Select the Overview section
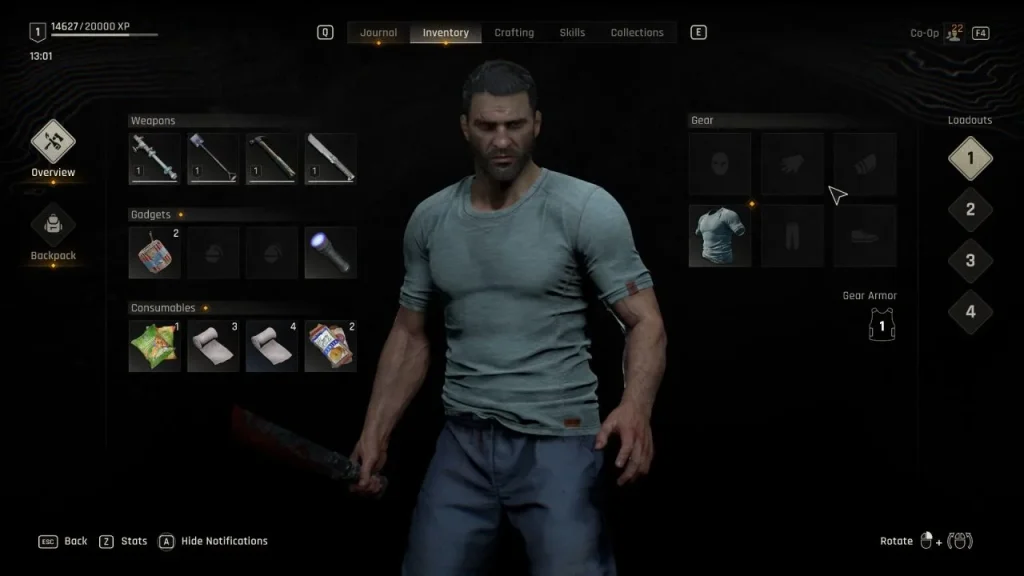This screenshot has height=576, width=1024. [x=53, y=150]
